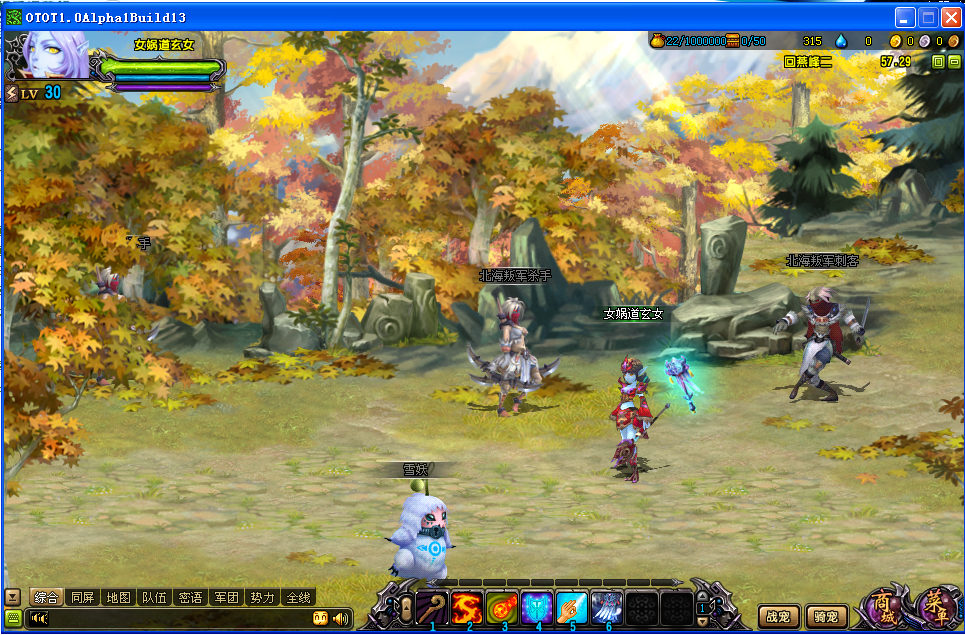Toggle the speaker sound icon in chat bar
965x635 pixels.
[x=341, y=618]
